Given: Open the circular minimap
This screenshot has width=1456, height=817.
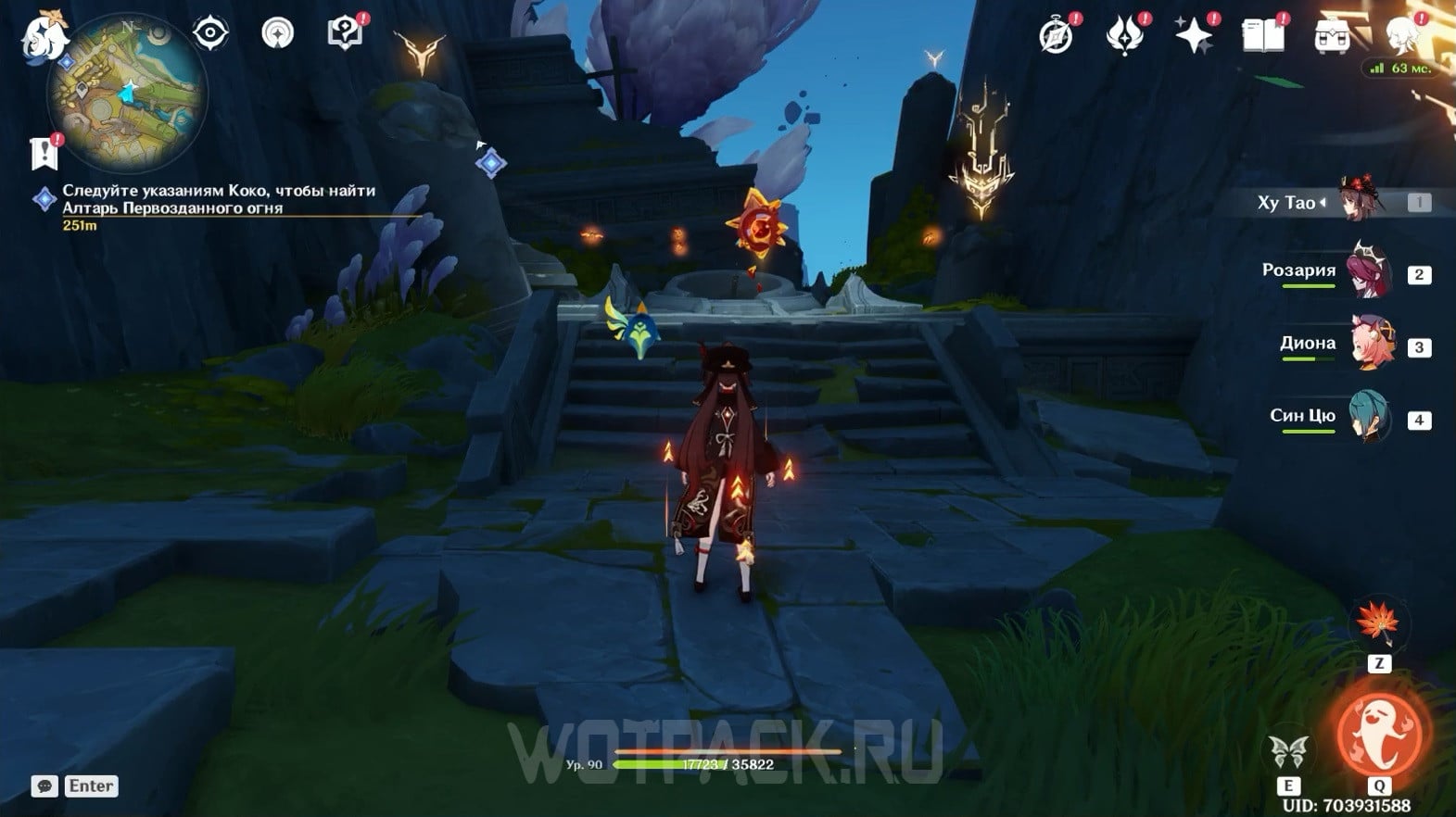Looking at the screenshot, I should point(128,93).
